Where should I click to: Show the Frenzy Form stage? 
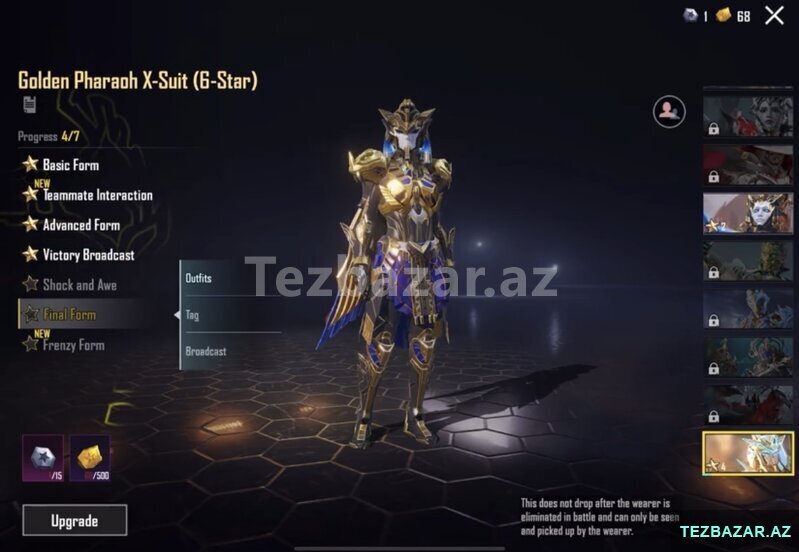point(73,345)
